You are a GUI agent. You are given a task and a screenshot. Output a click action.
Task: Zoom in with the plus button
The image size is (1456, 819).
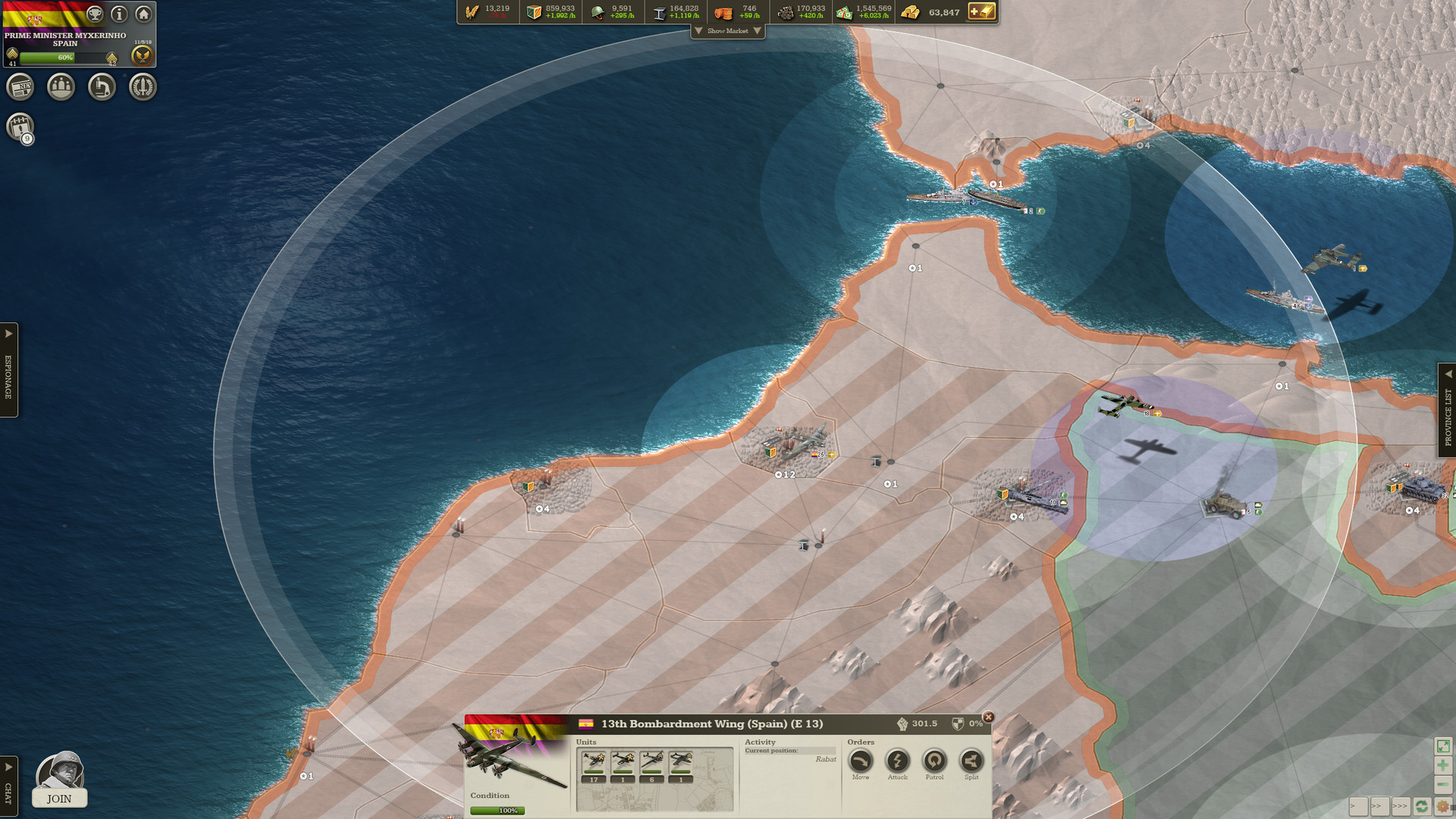click(1443, 765)
